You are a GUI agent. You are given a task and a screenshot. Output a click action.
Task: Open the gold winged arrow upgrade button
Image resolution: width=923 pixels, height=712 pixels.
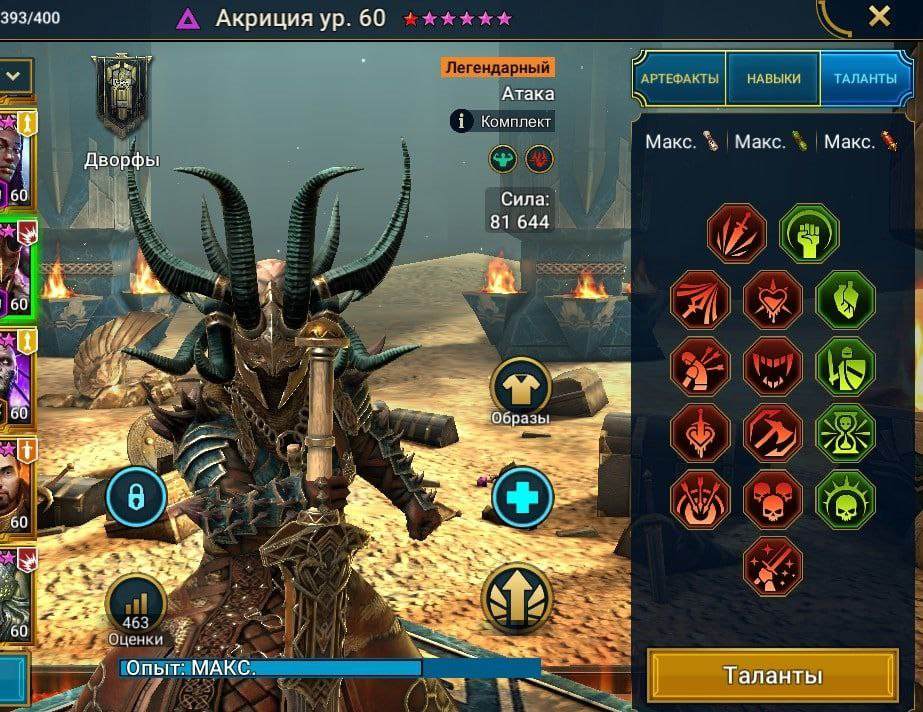[x=516, y=596]
